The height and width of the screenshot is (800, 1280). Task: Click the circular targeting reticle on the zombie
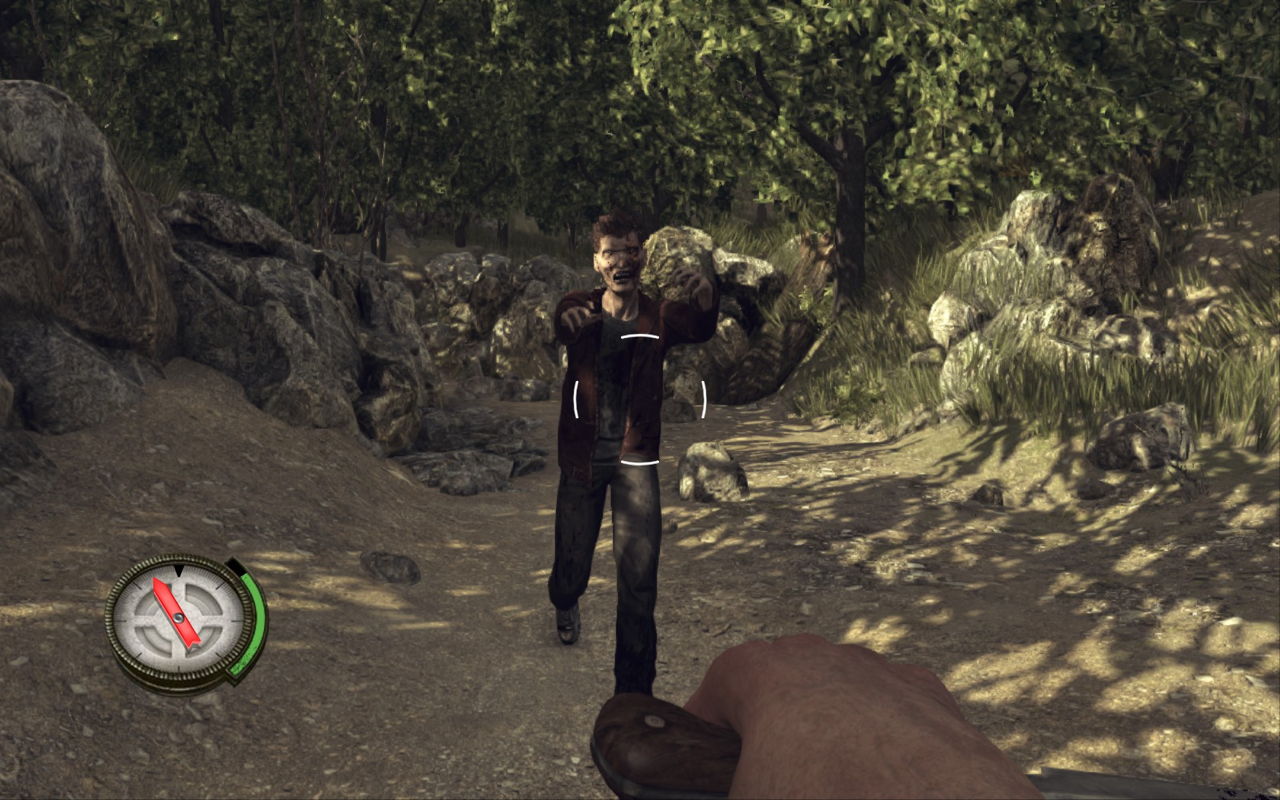point(642,398)
